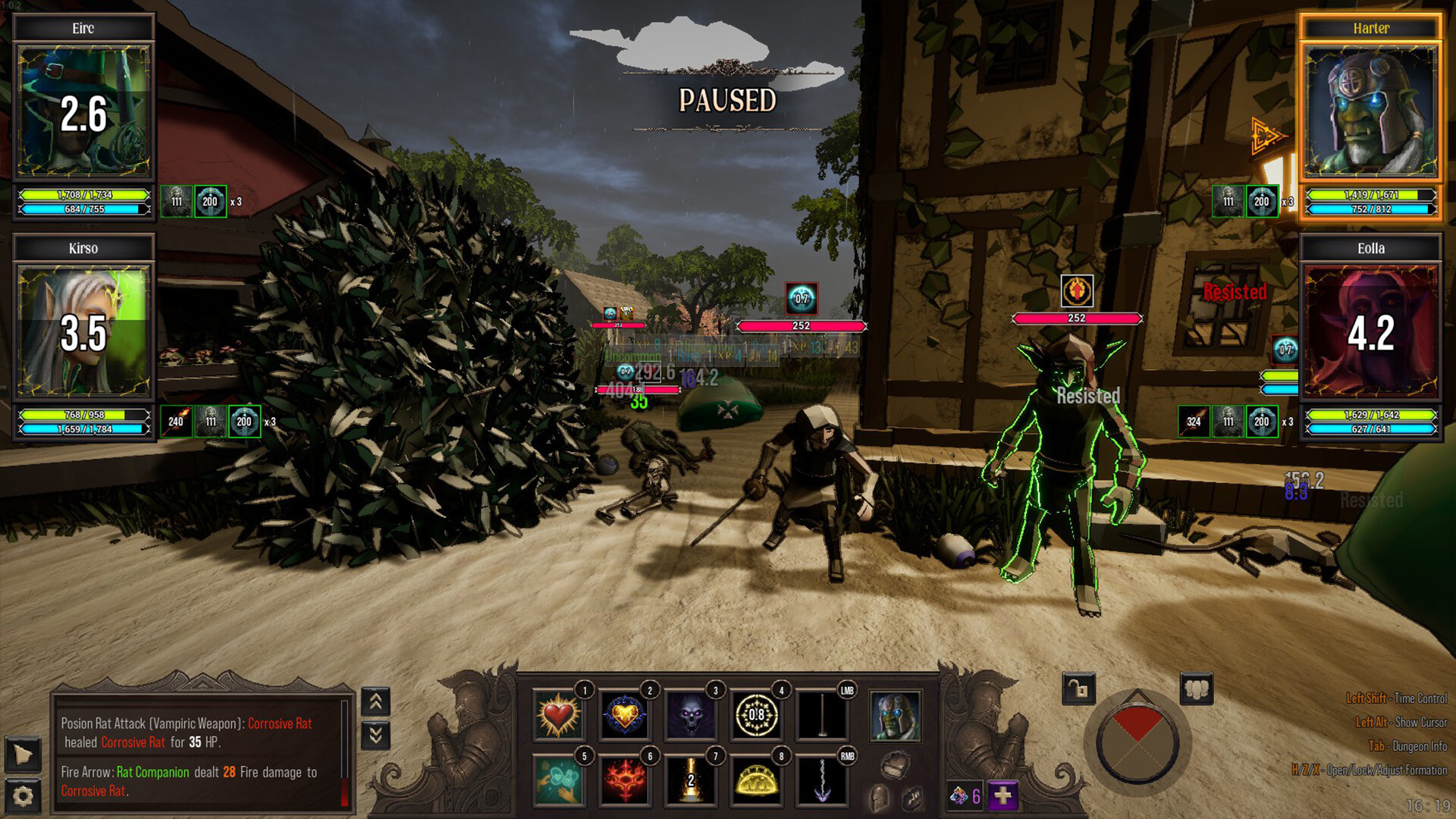This screenshot has width=1456, height=819.
Task: Open the party formation button
Action: [1197, 689]
